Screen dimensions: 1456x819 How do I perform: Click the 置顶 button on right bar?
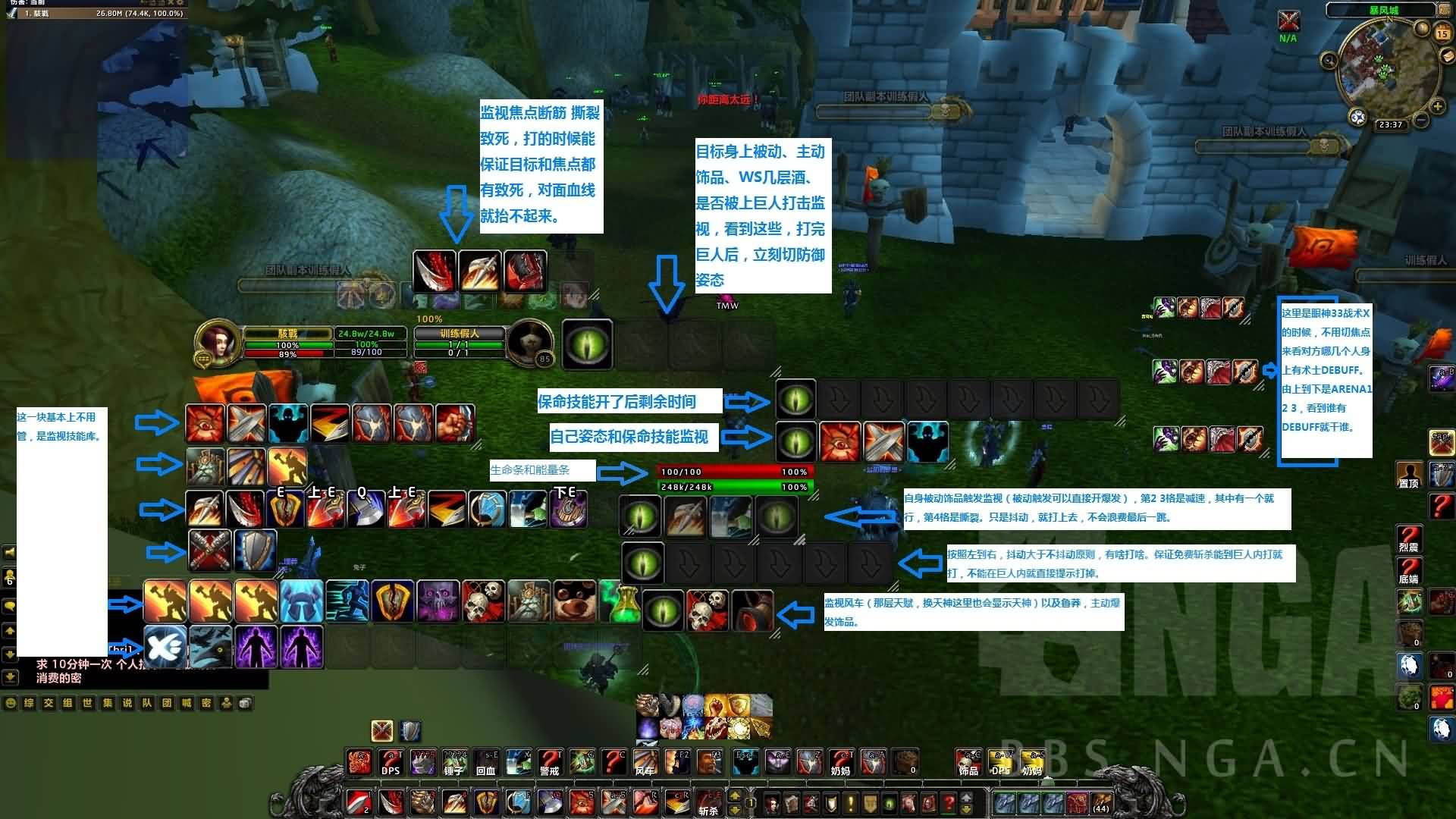(x=1409, y=475)
